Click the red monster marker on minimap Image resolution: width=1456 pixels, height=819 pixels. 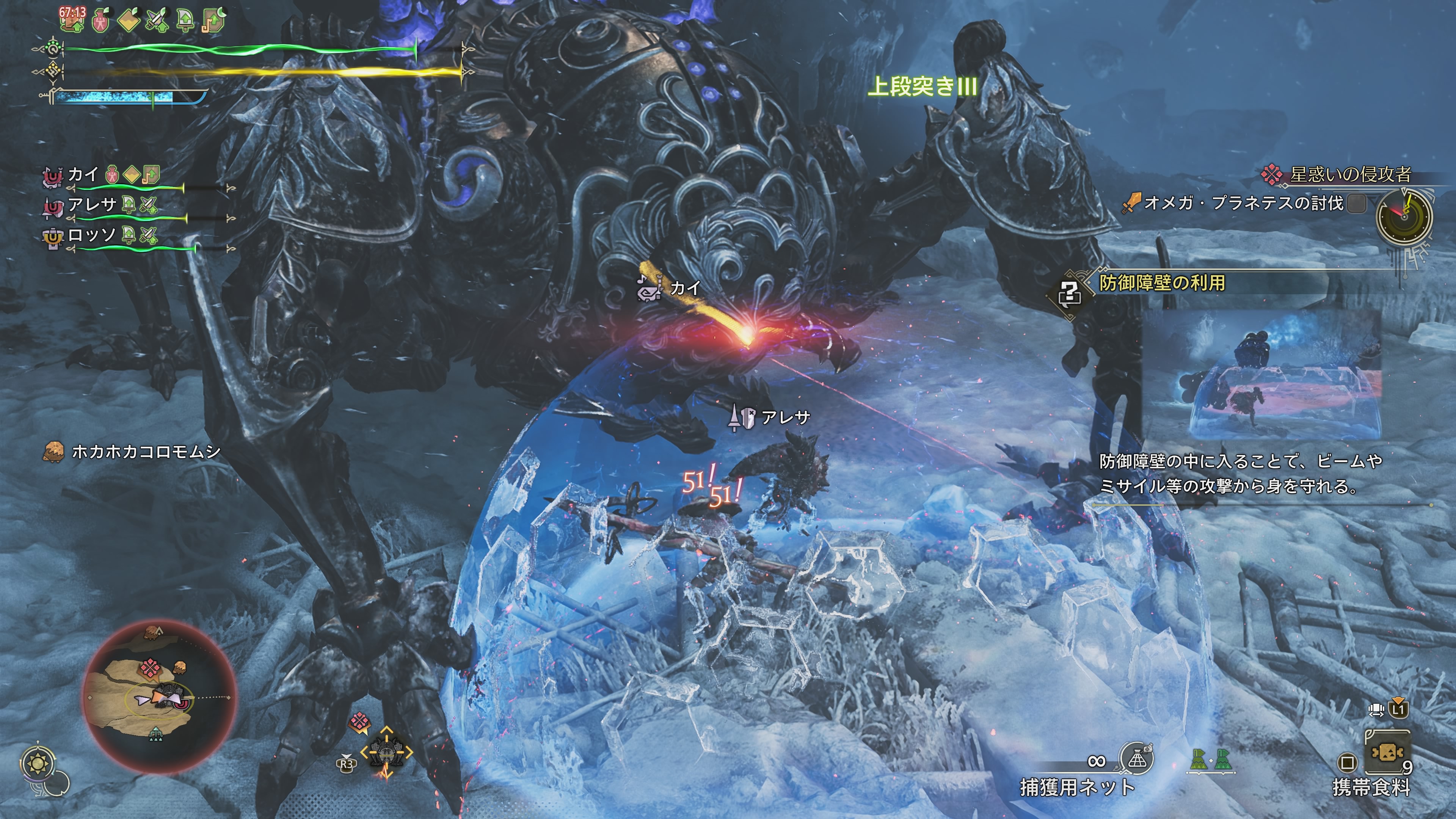(x=149, y=668)
